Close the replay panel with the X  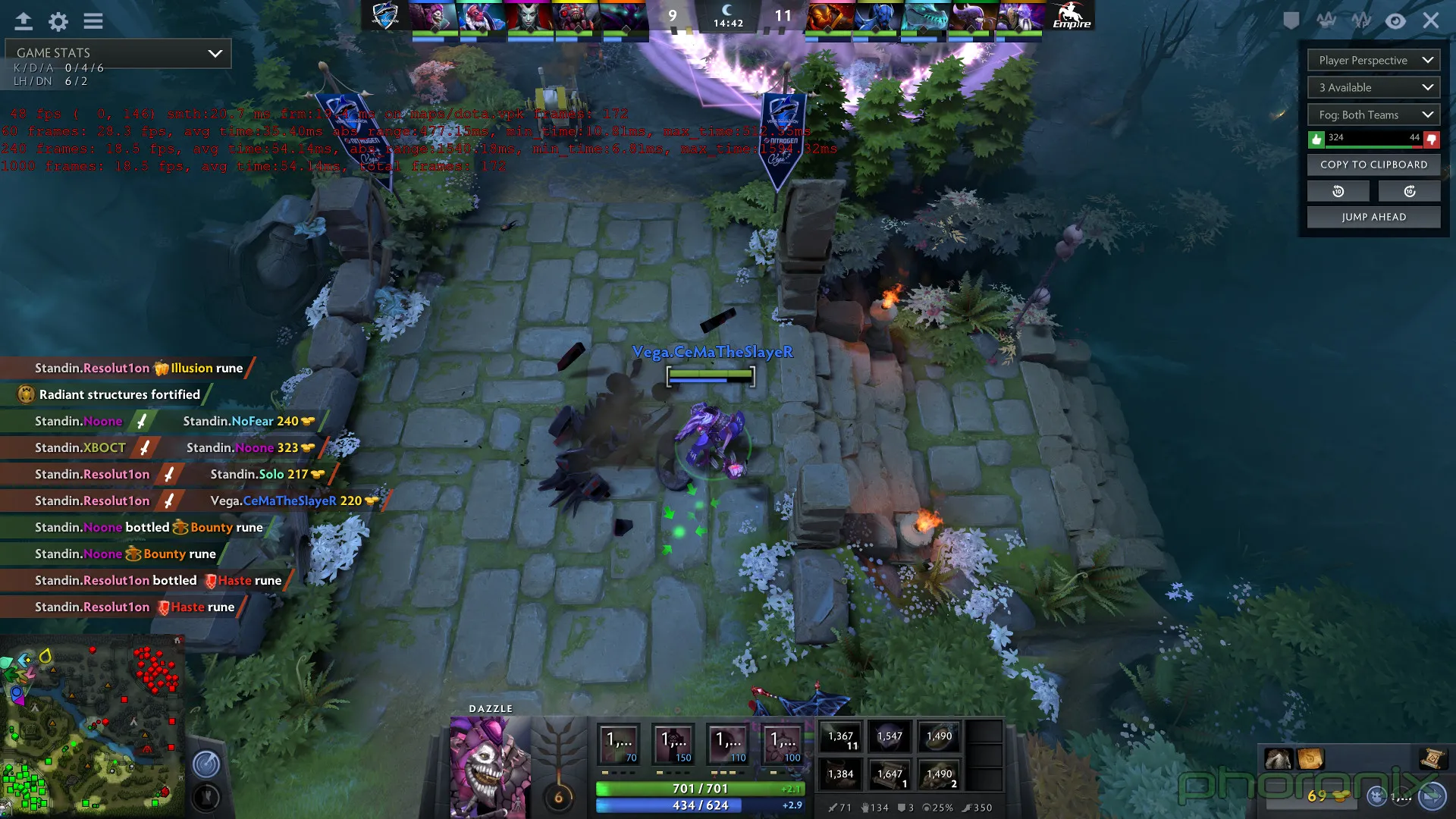point(1431,20)
